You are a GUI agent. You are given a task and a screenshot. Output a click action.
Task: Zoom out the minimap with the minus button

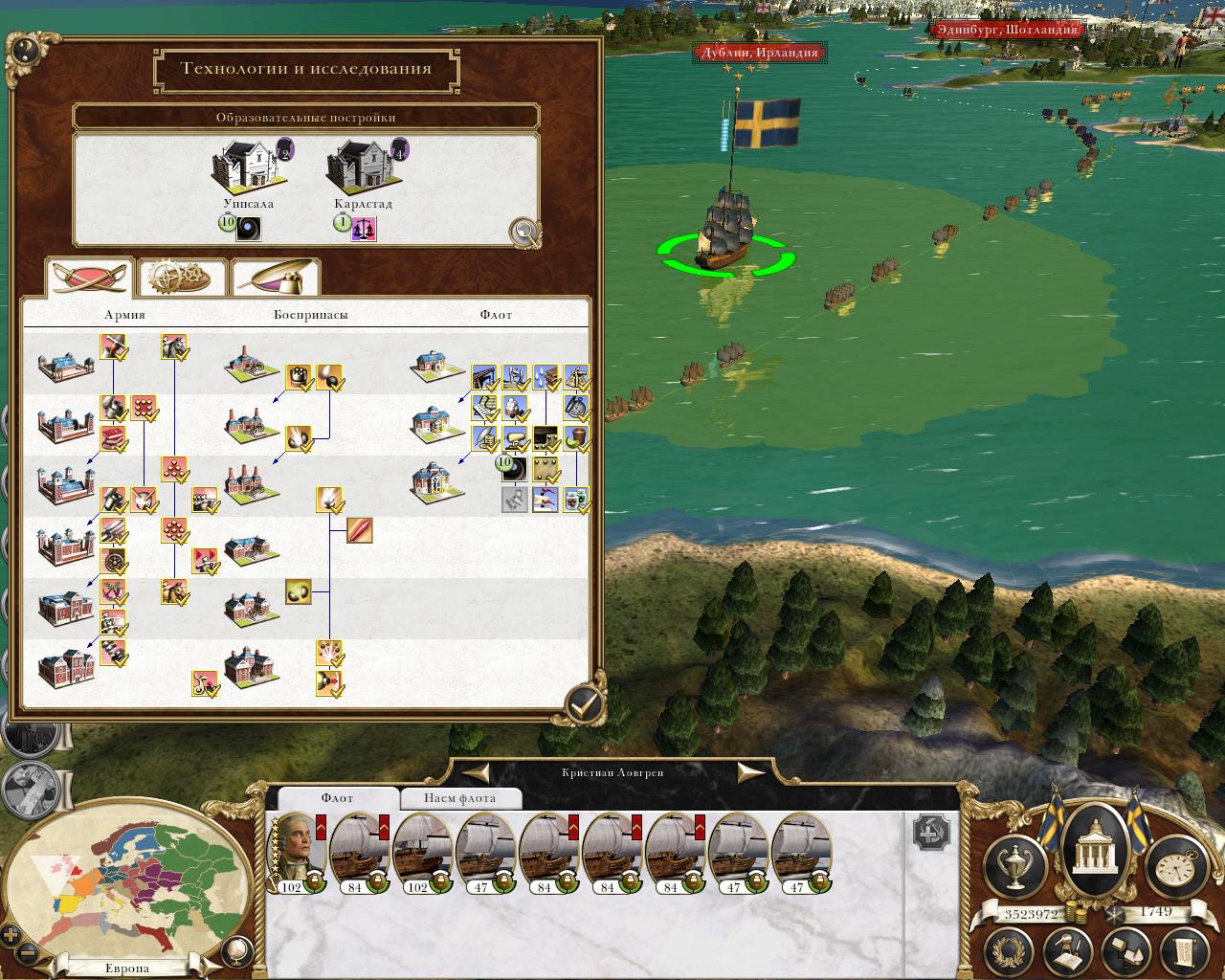(x=29, y=953)
